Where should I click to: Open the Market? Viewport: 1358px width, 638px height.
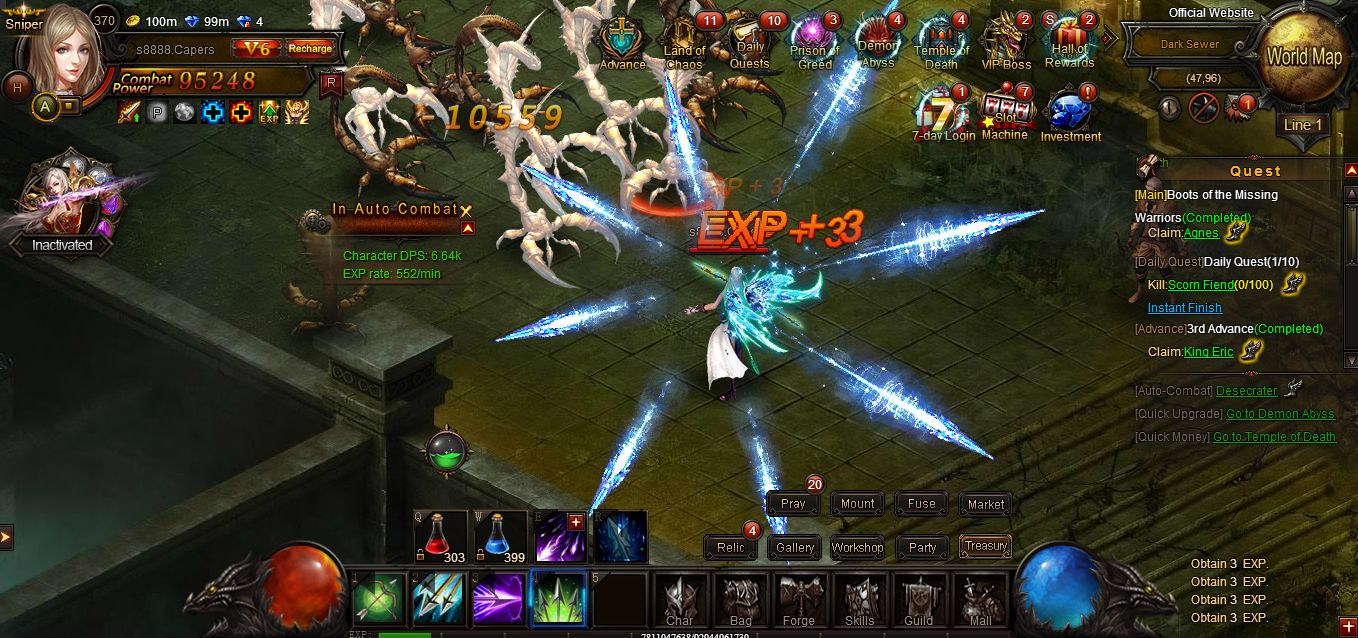point(986,504)
